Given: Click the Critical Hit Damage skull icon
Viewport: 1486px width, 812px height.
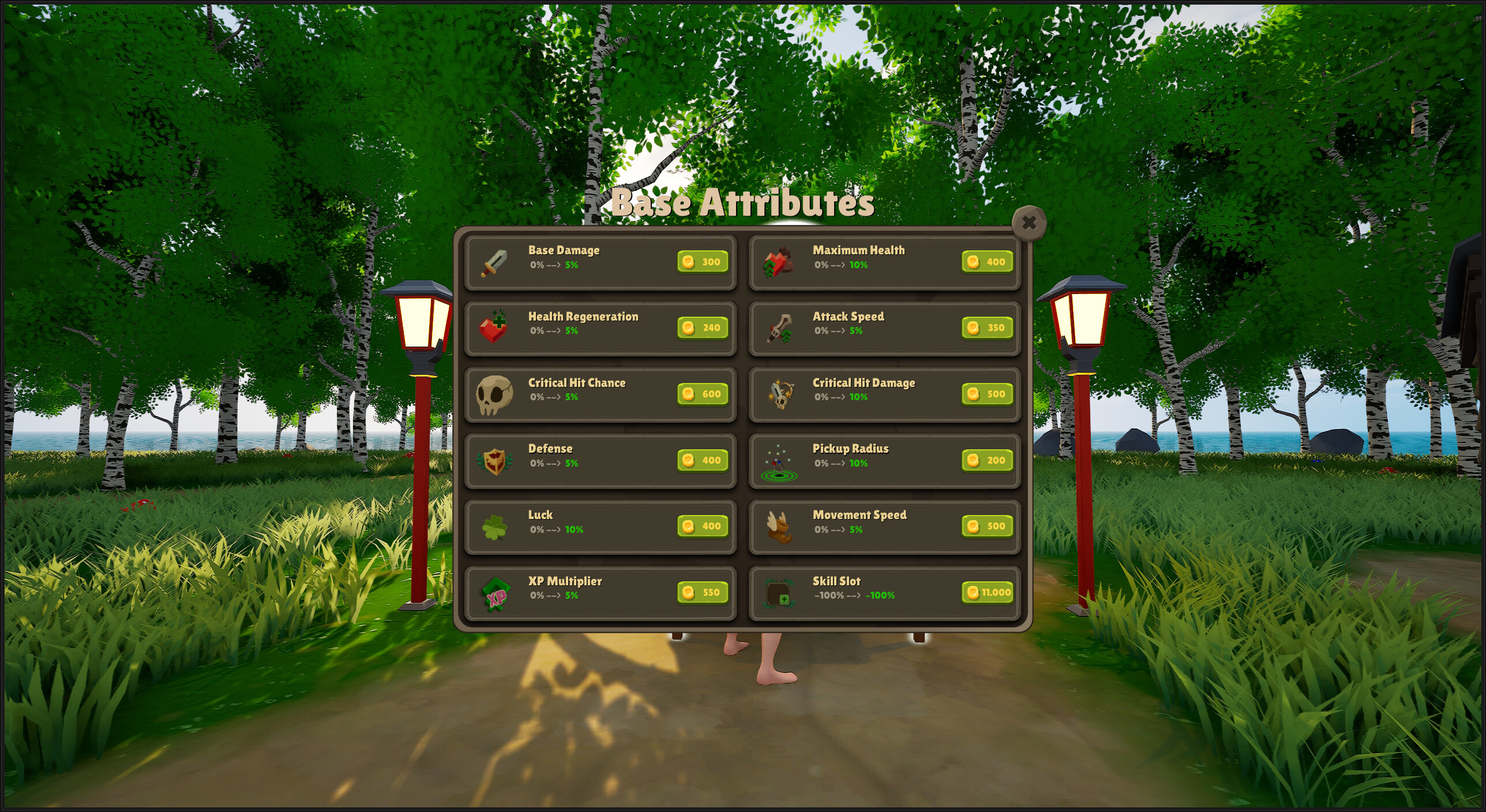Looking at the screenshot, I should click(x=778, y=395).
